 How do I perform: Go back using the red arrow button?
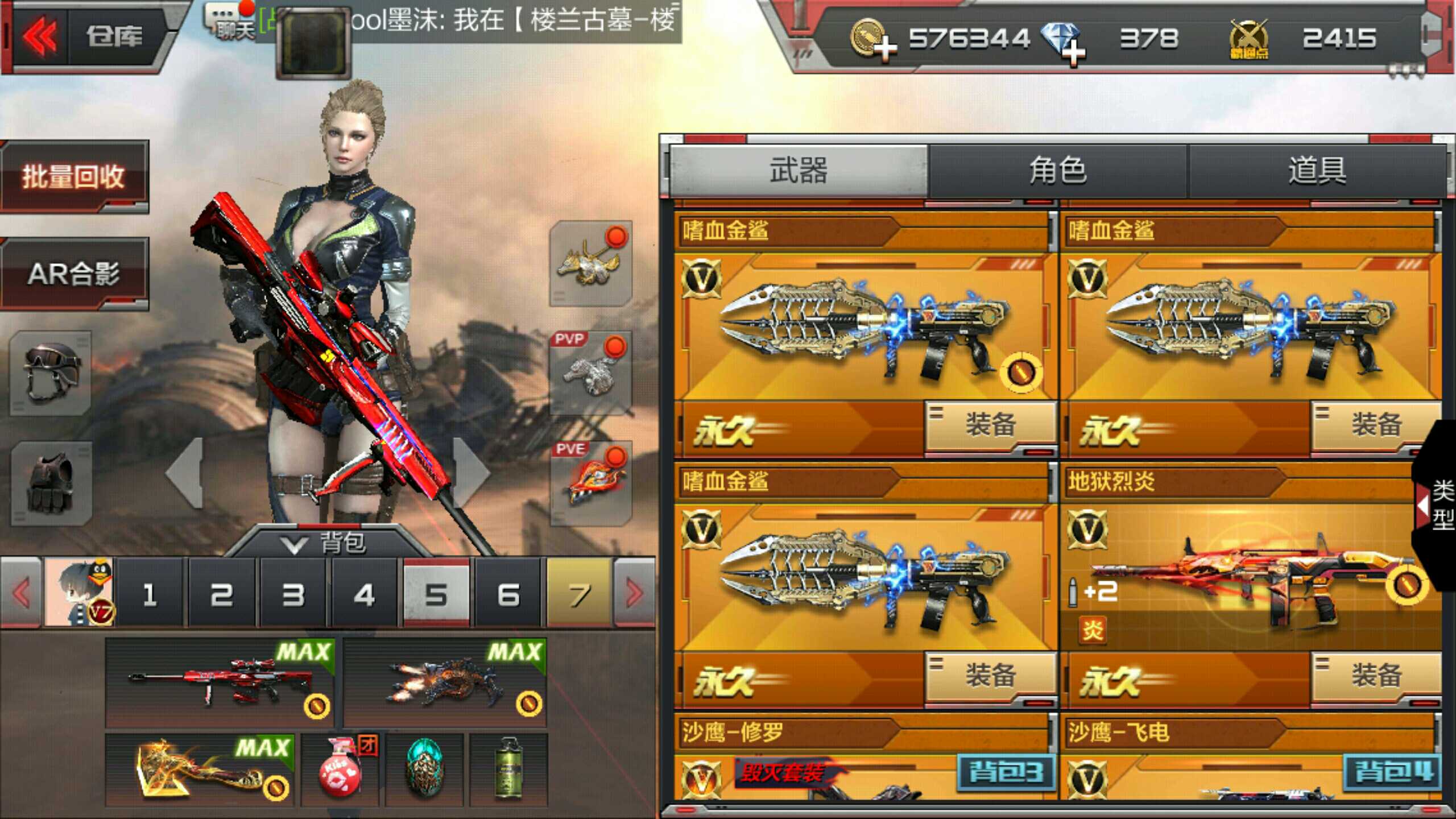pos(40,37)
